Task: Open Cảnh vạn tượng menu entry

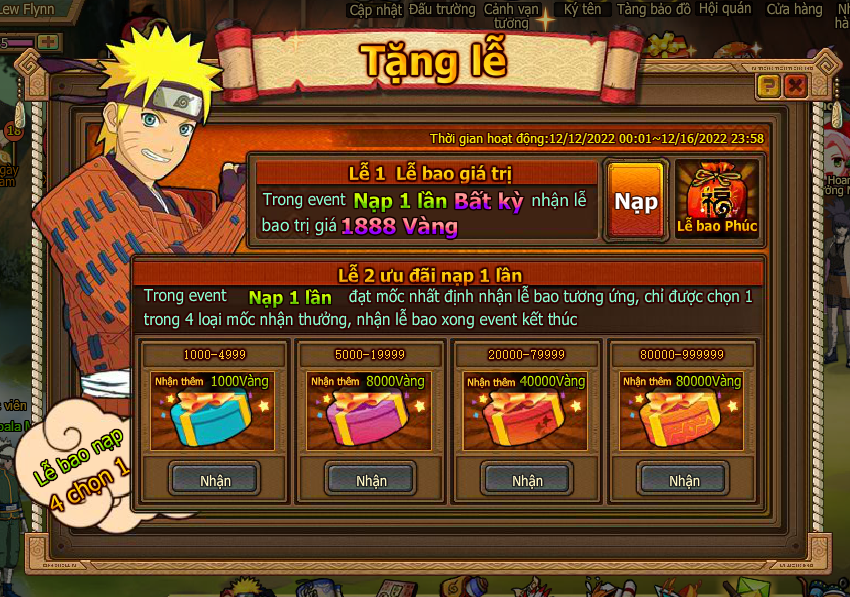Action: 511,15
